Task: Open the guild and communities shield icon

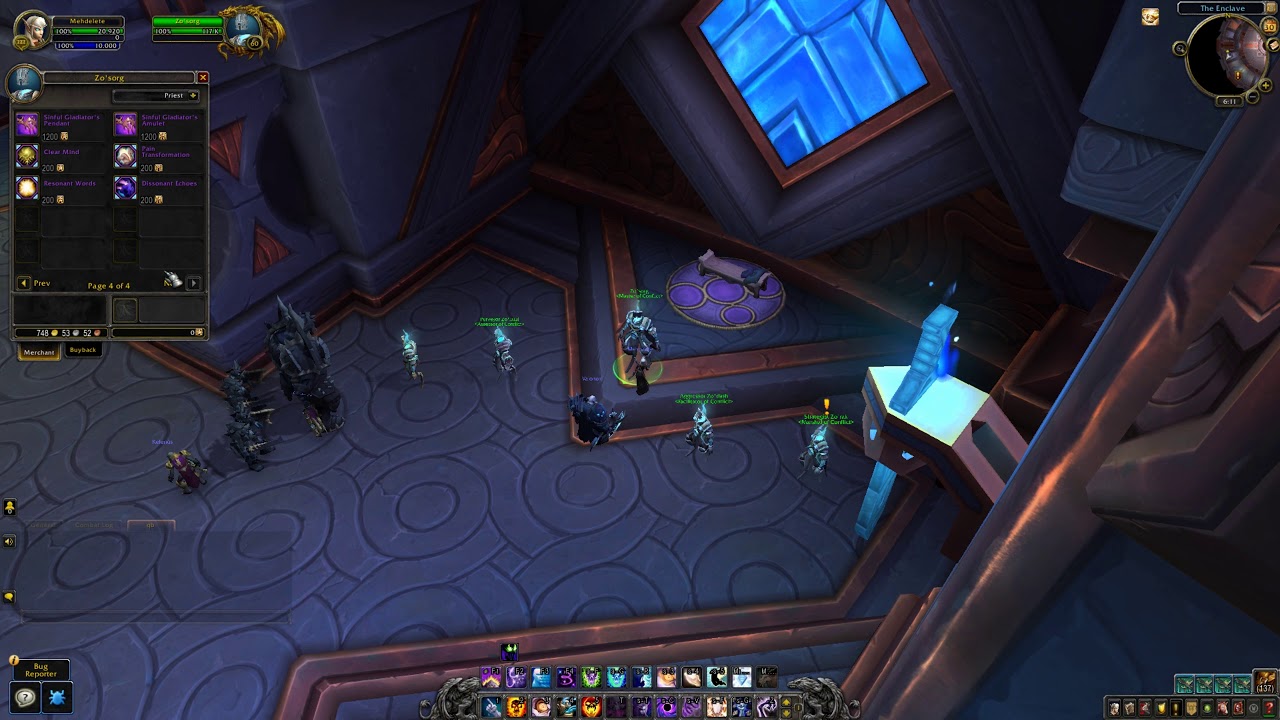Action: [x=1191, y=706]
